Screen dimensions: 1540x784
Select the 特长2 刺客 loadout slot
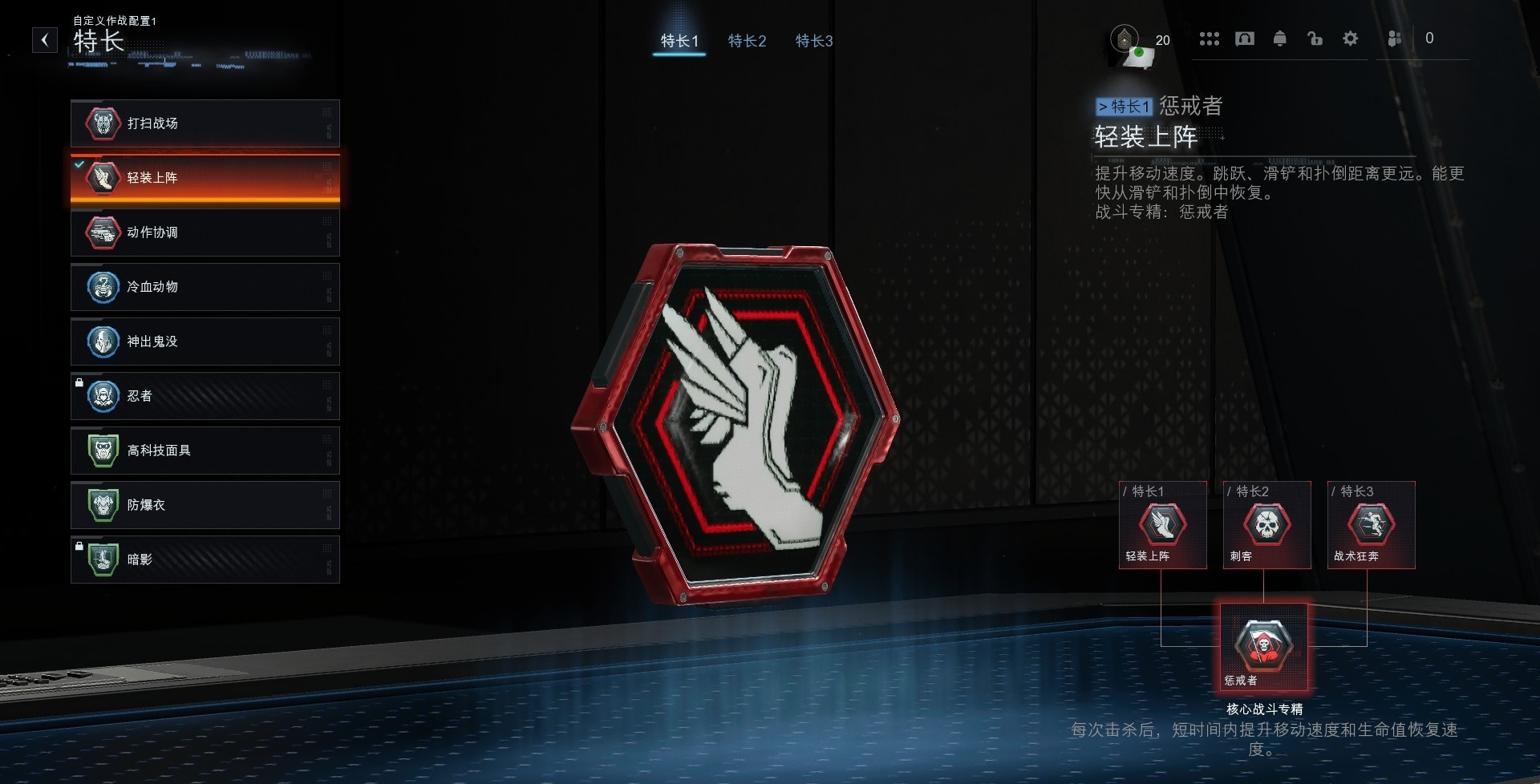pyautogui.click(x=1266, y=526)
